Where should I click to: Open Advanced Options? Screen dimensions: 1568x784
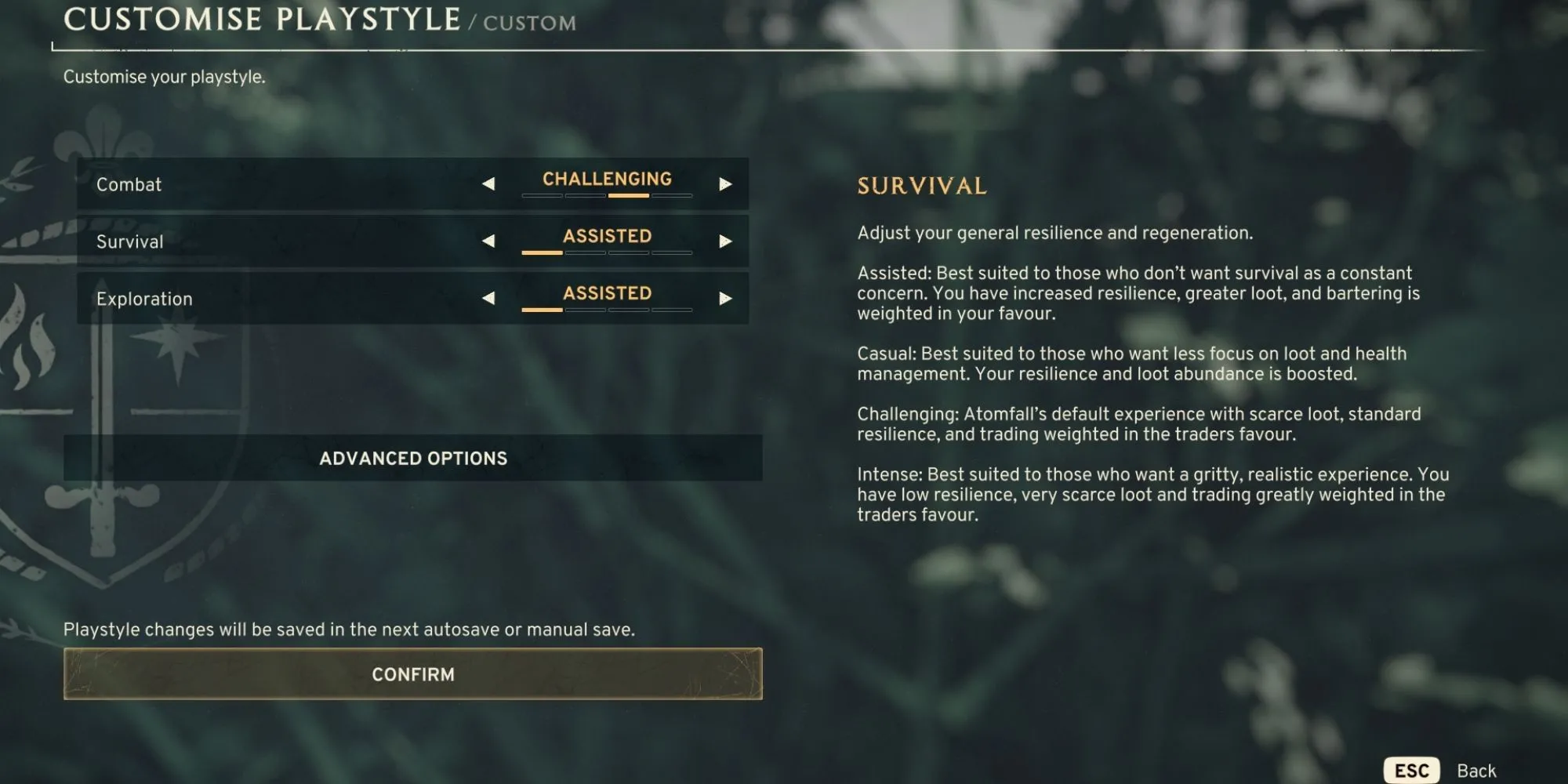click(x=412, y=458)
